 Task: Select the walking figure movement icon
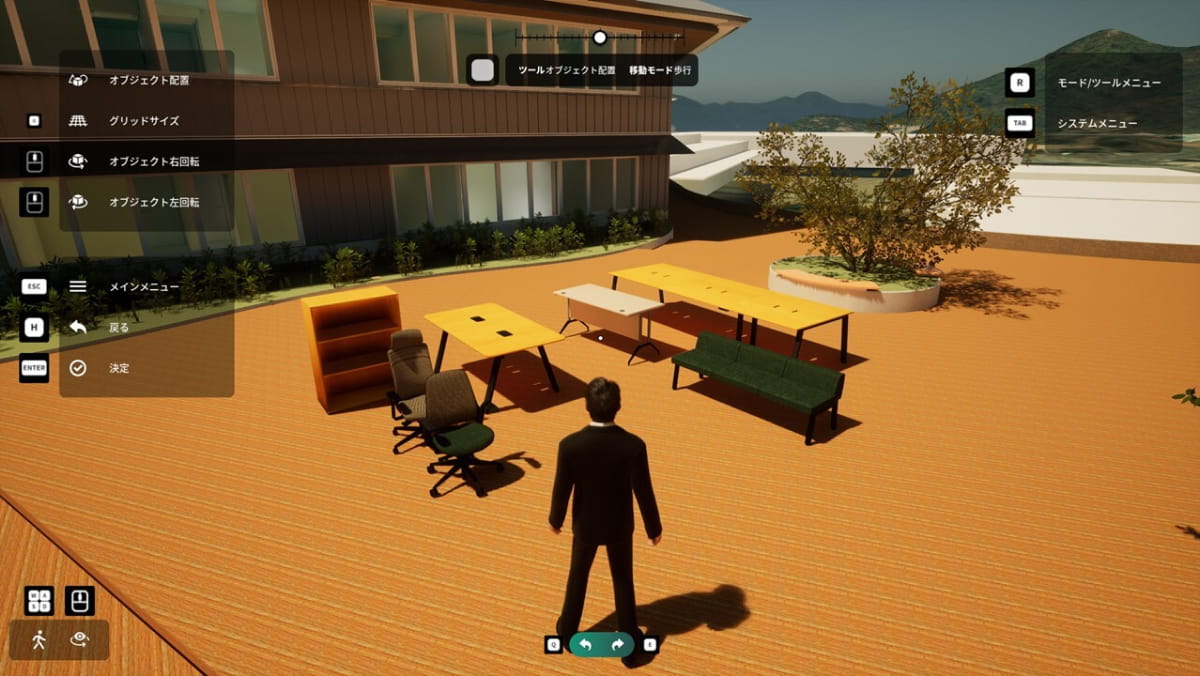click(x=39, y=640)
